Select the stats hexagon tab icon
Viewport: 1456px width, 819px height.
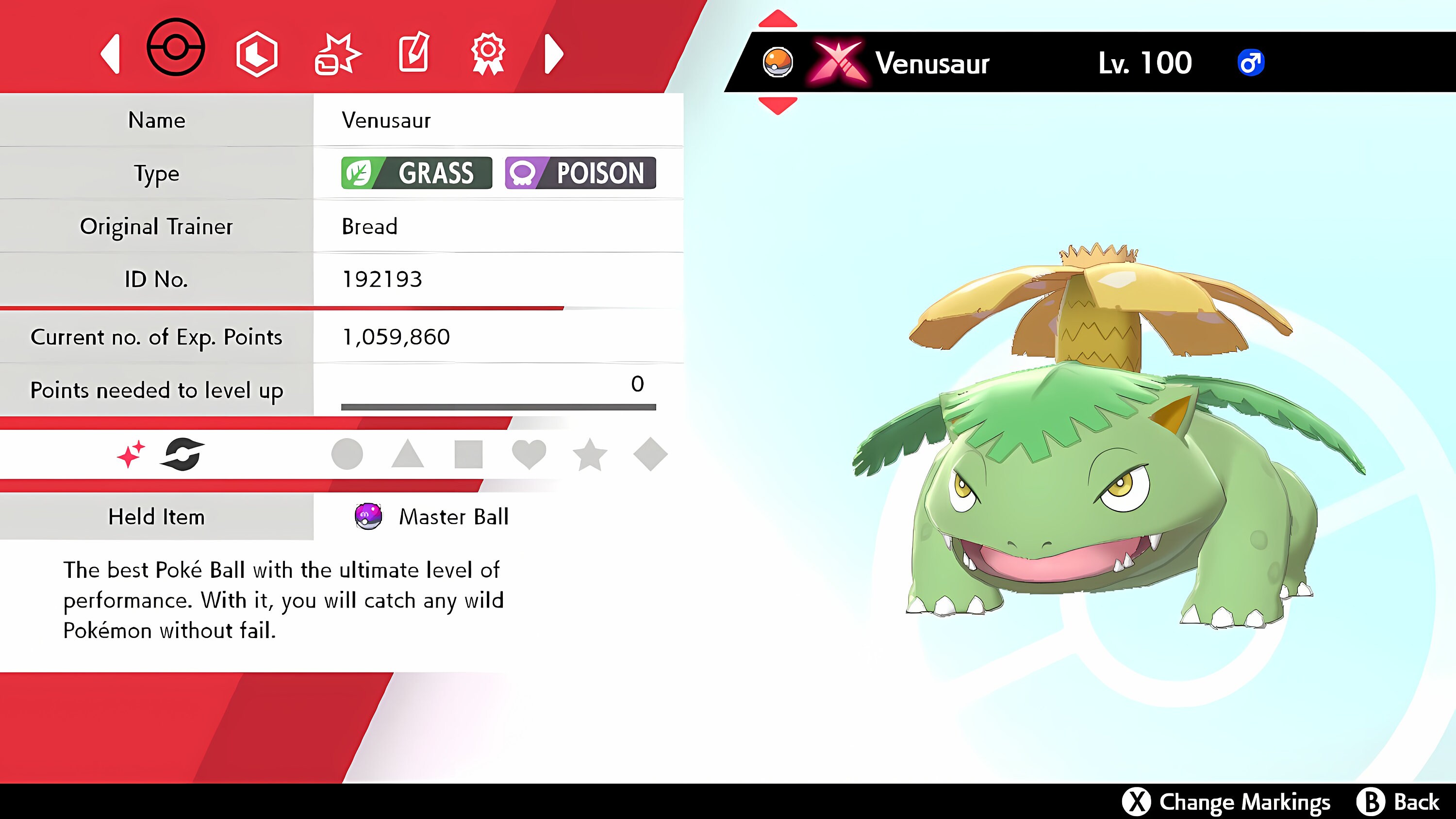(x=257, y=54)
